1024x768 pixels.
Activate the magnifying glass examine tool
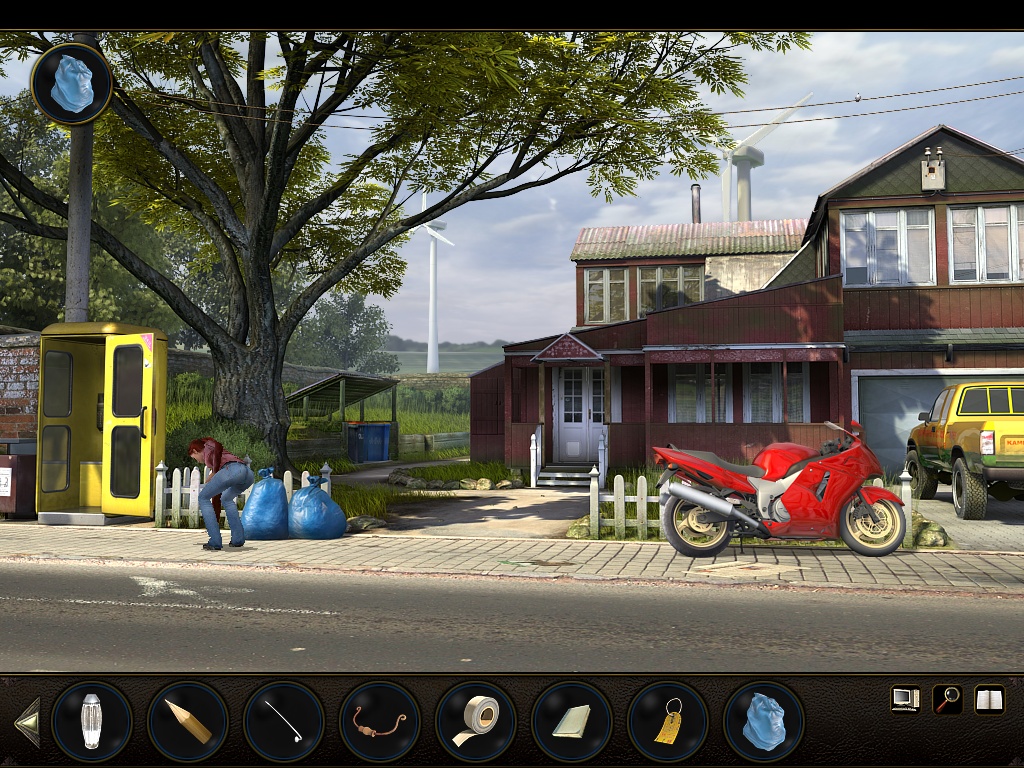tap(947, 699)
